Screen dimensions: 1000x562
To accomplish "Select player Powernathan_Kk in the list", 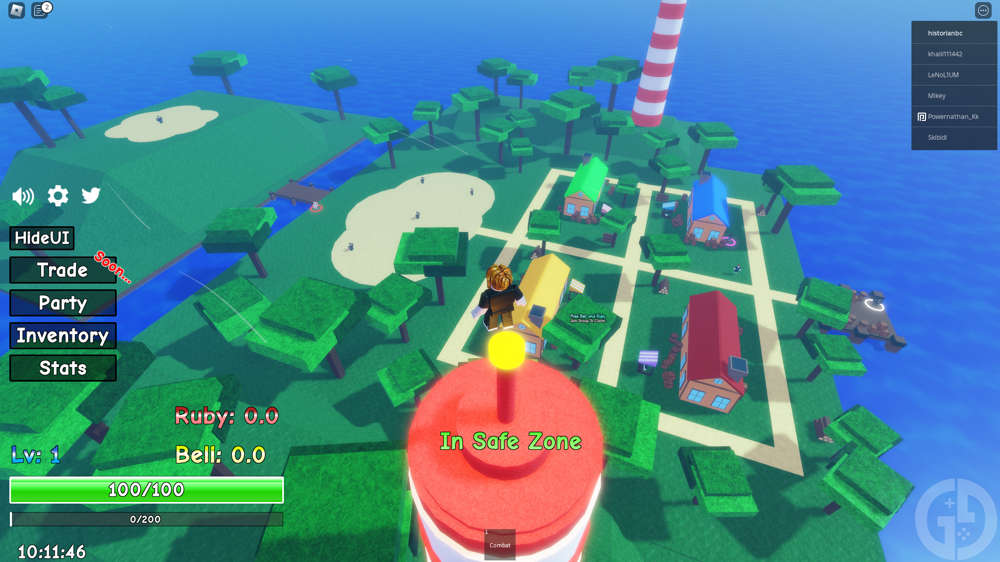I will pos(954,116).
